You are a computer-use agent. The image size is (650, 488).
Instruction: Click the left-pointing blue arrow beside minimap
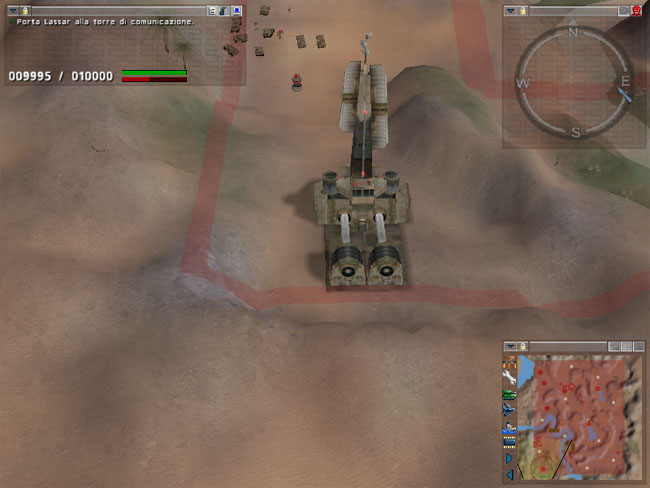point(510,472)
